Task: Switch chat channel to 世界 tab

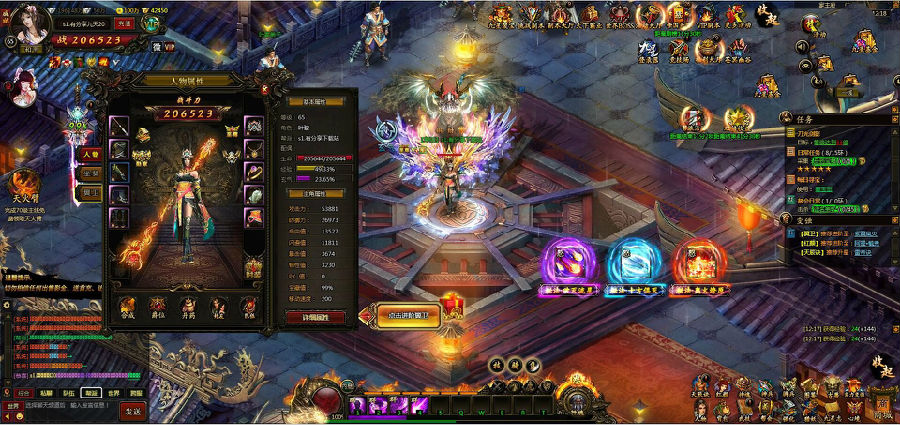Action: click(x=114, y=394)
